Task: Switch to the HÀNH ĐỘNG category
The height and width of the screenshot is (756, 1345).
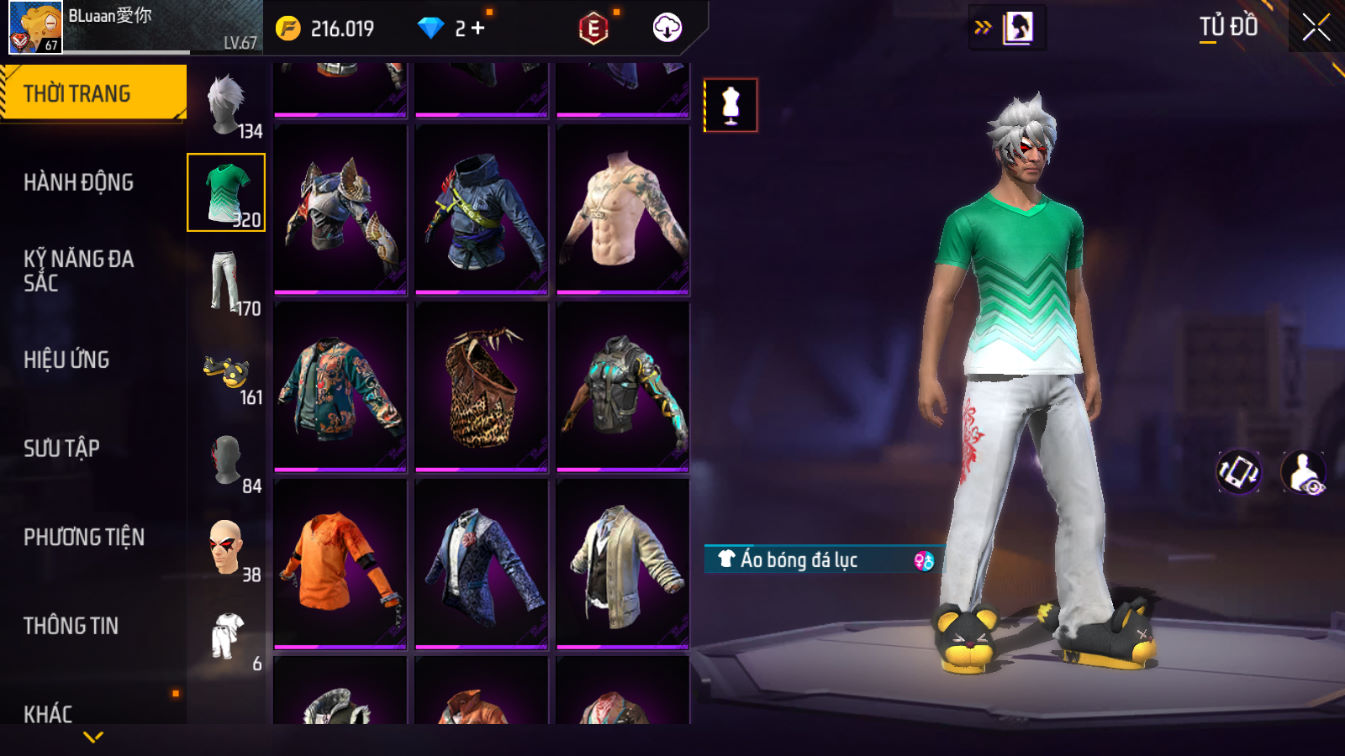Action: pyautogui.click(x=79, y=182)
